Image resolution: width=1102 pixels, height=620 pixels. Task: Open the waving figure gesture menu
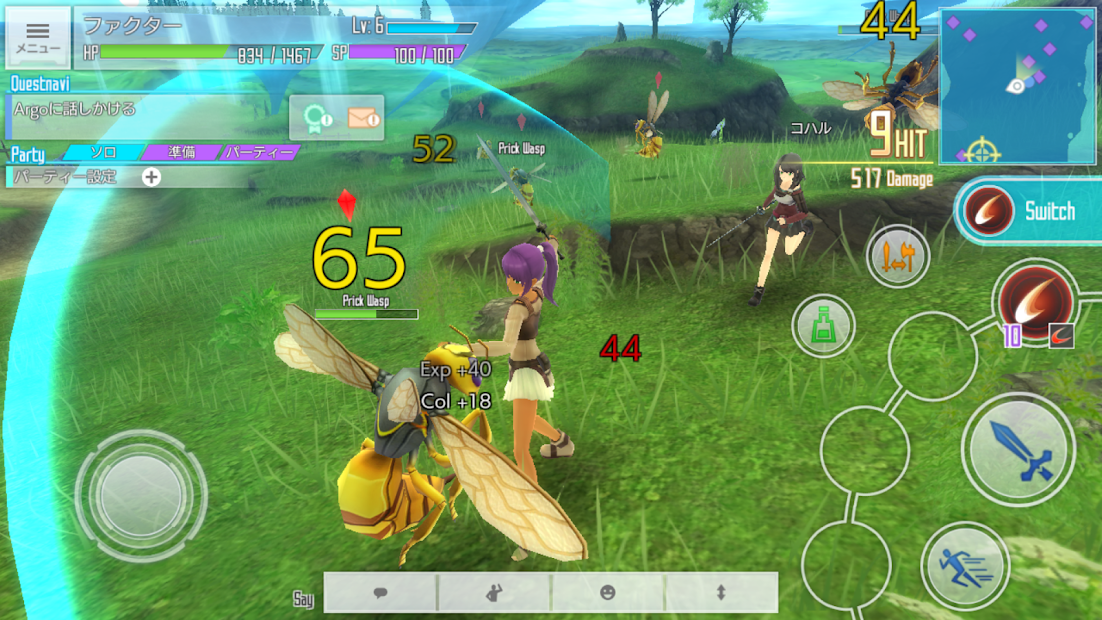point(494,593)
